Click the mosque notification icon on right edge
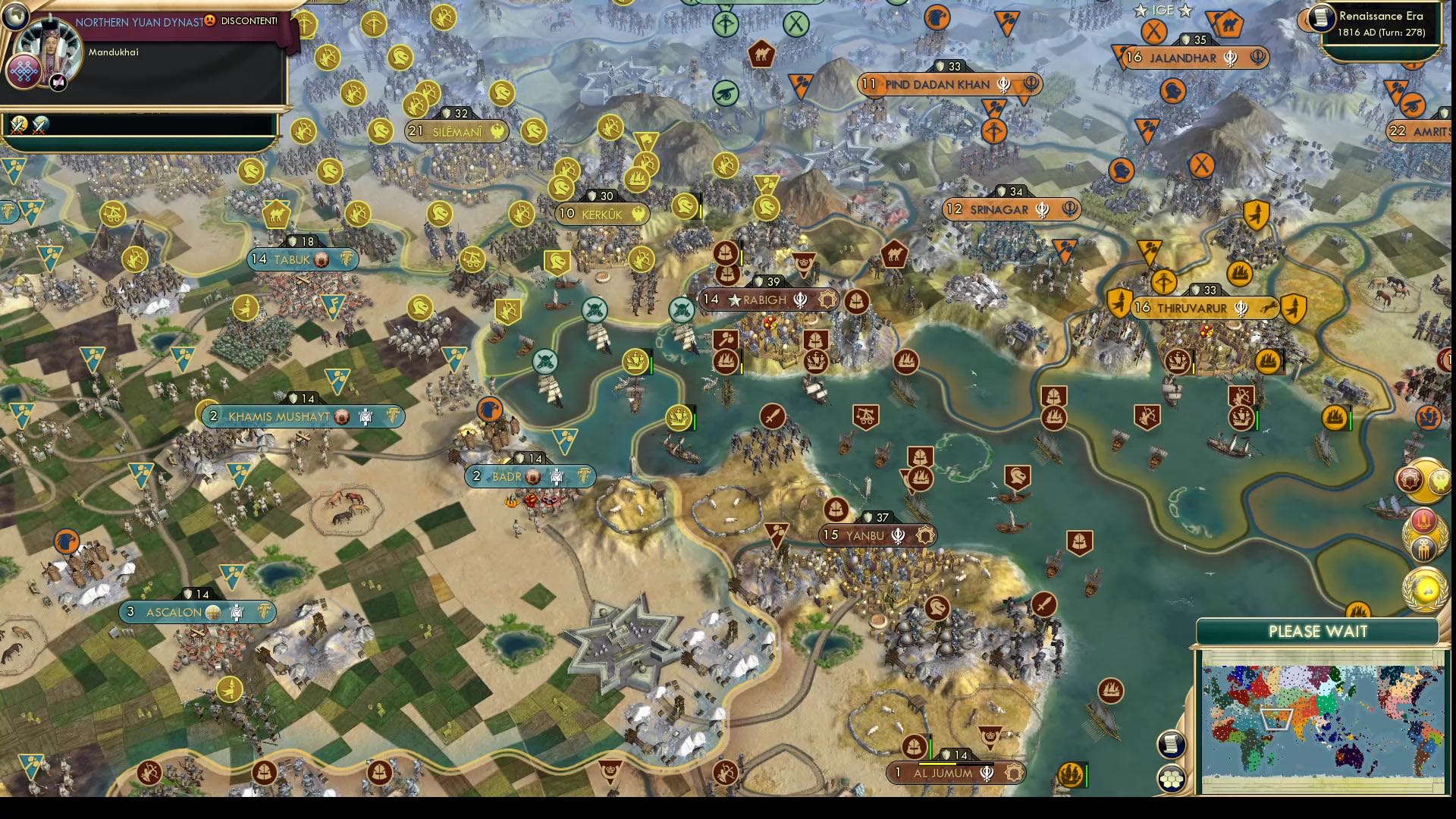Viewport: 1456px width, 819px height. point(1410,480)
